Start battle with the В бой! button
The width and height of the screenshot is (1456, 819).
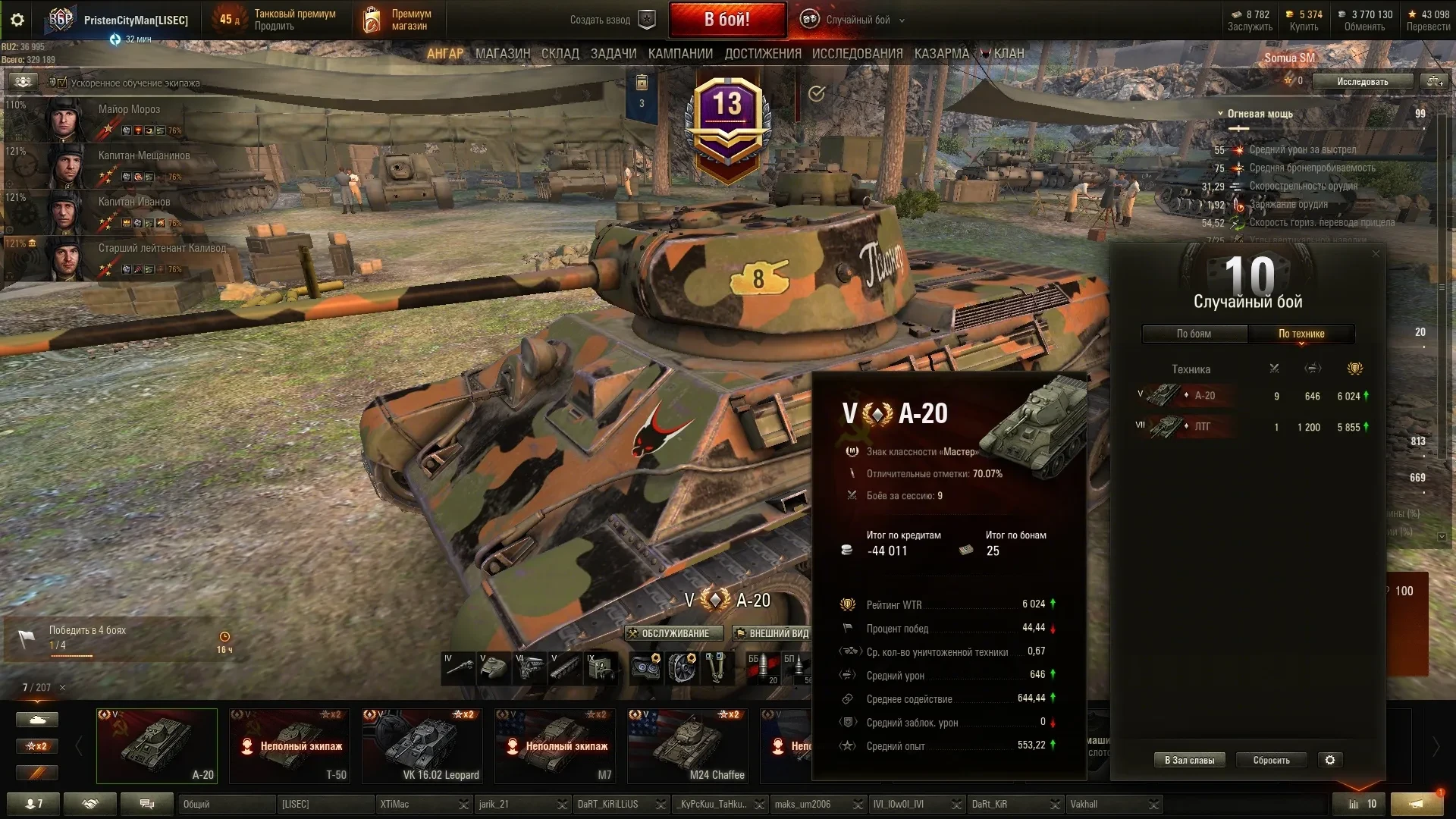coord(726,20)
